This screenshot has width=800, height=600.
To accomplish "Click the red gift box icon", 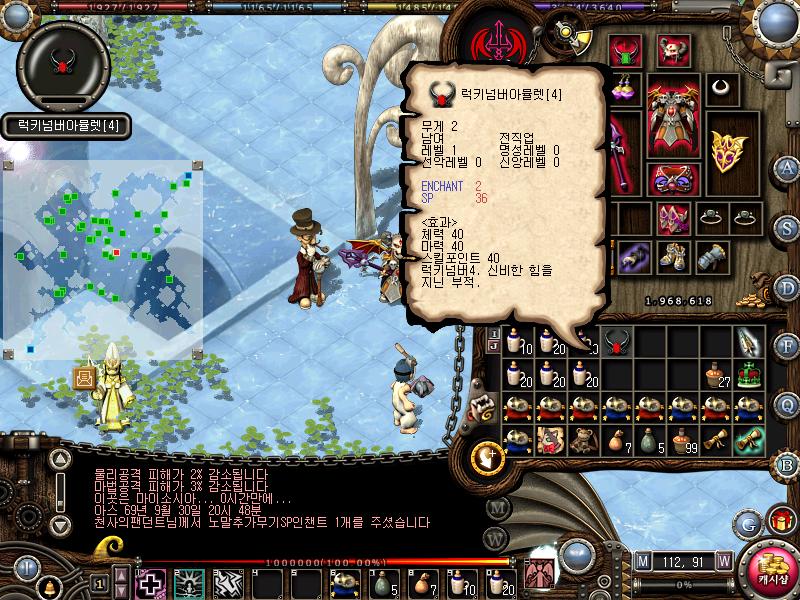I will tap(777, 521).
